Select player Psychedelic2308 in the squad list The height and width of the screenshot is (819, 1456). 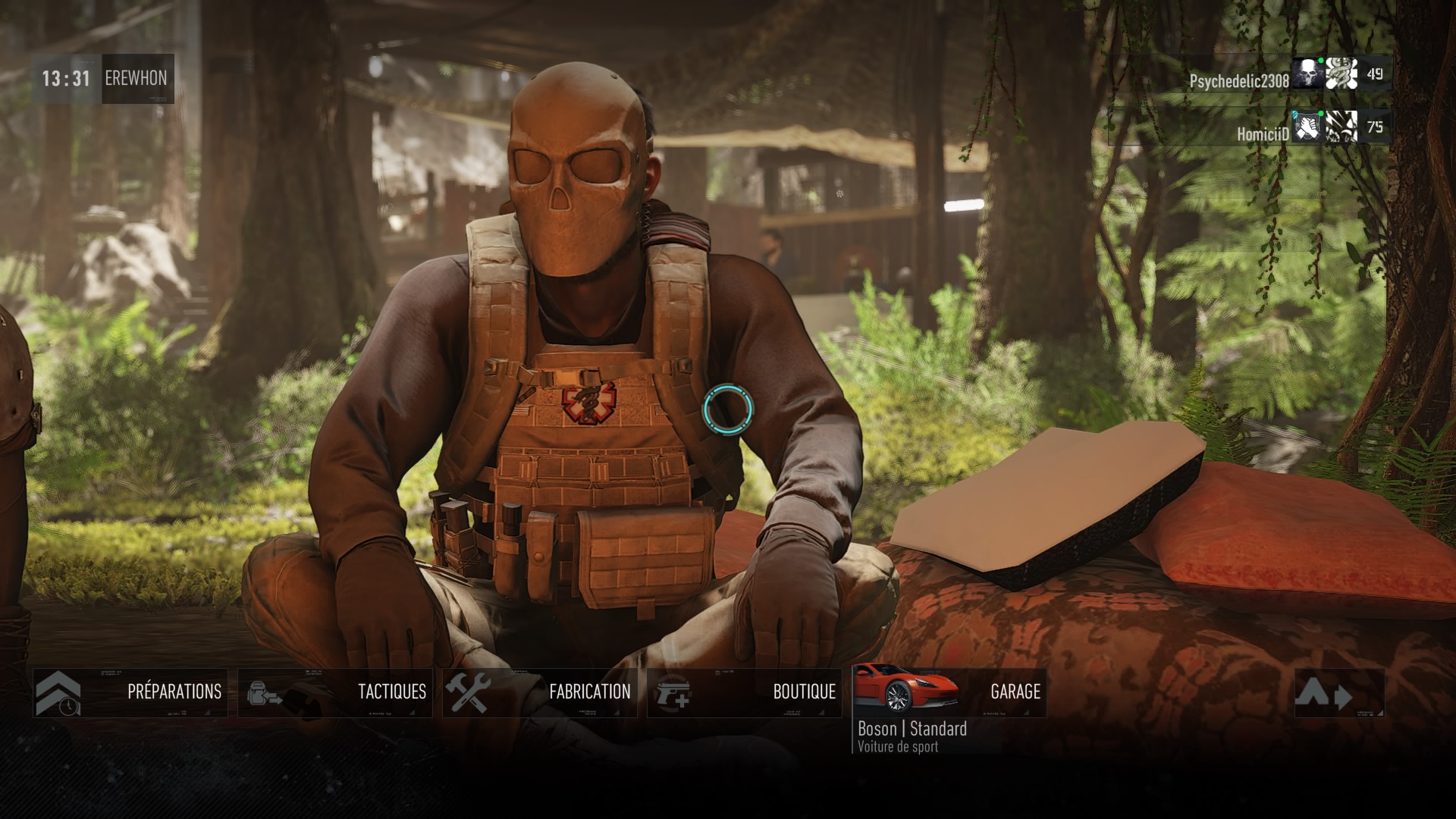coord(1238,81)
